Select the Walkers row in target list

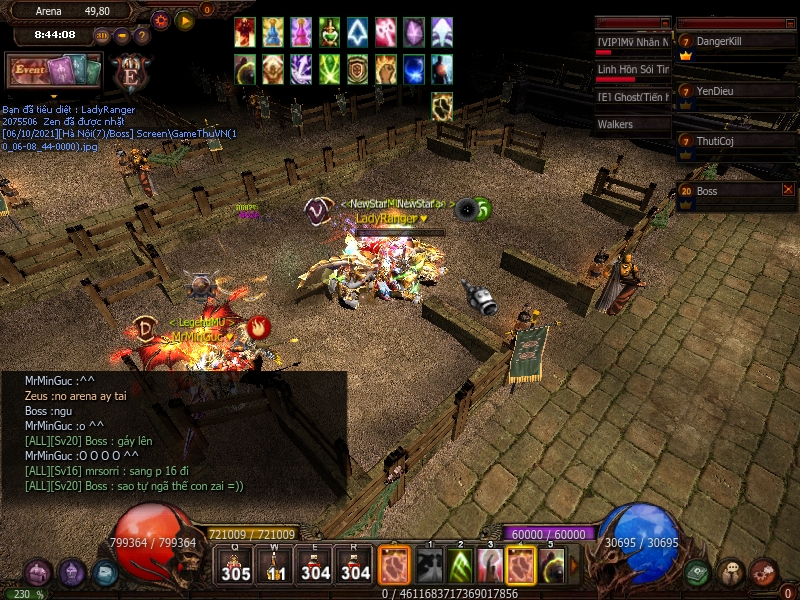[x=631, y=125]
